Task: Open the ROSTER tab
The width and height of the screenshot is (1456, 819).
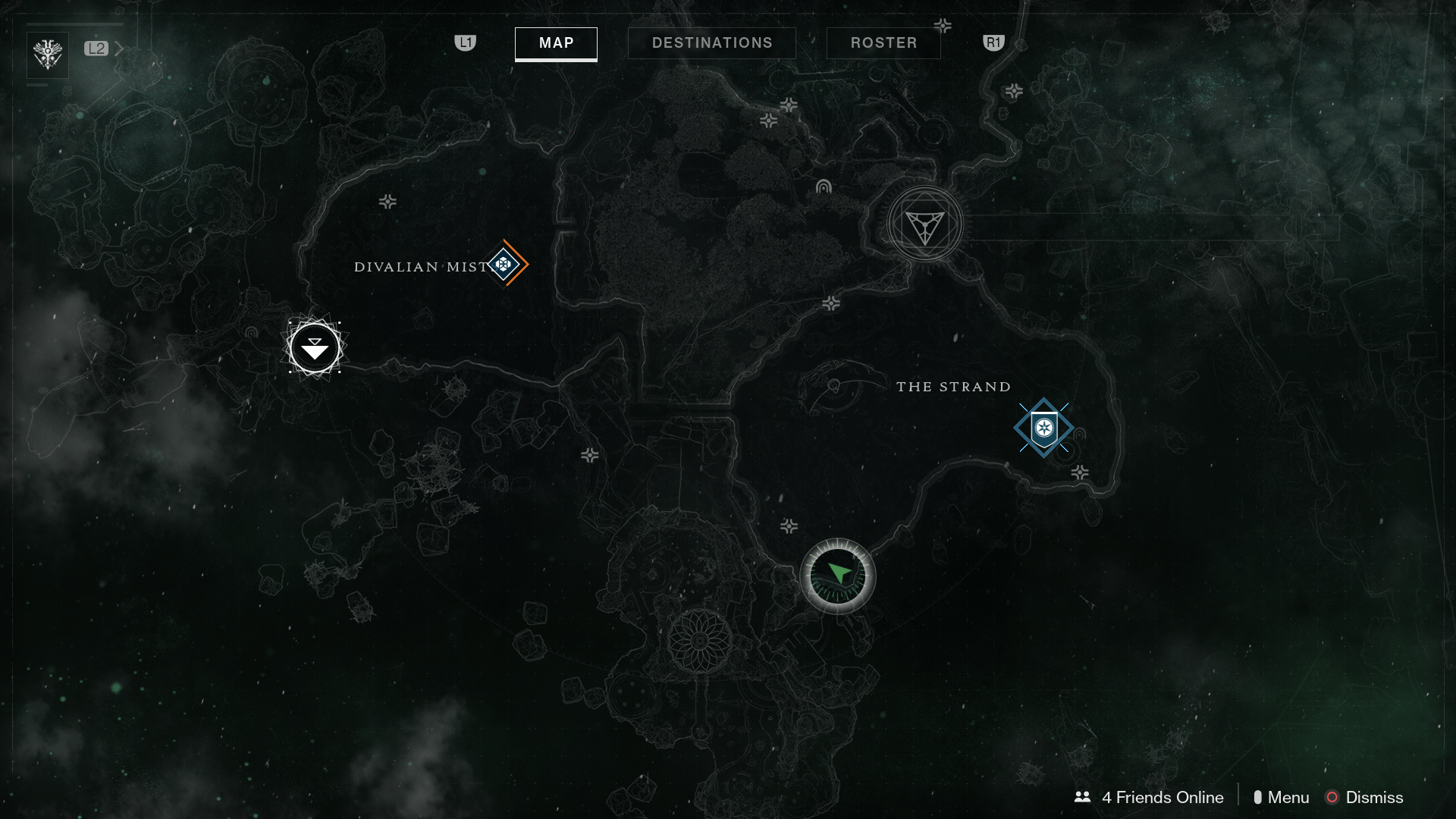Action: point(883,42)
